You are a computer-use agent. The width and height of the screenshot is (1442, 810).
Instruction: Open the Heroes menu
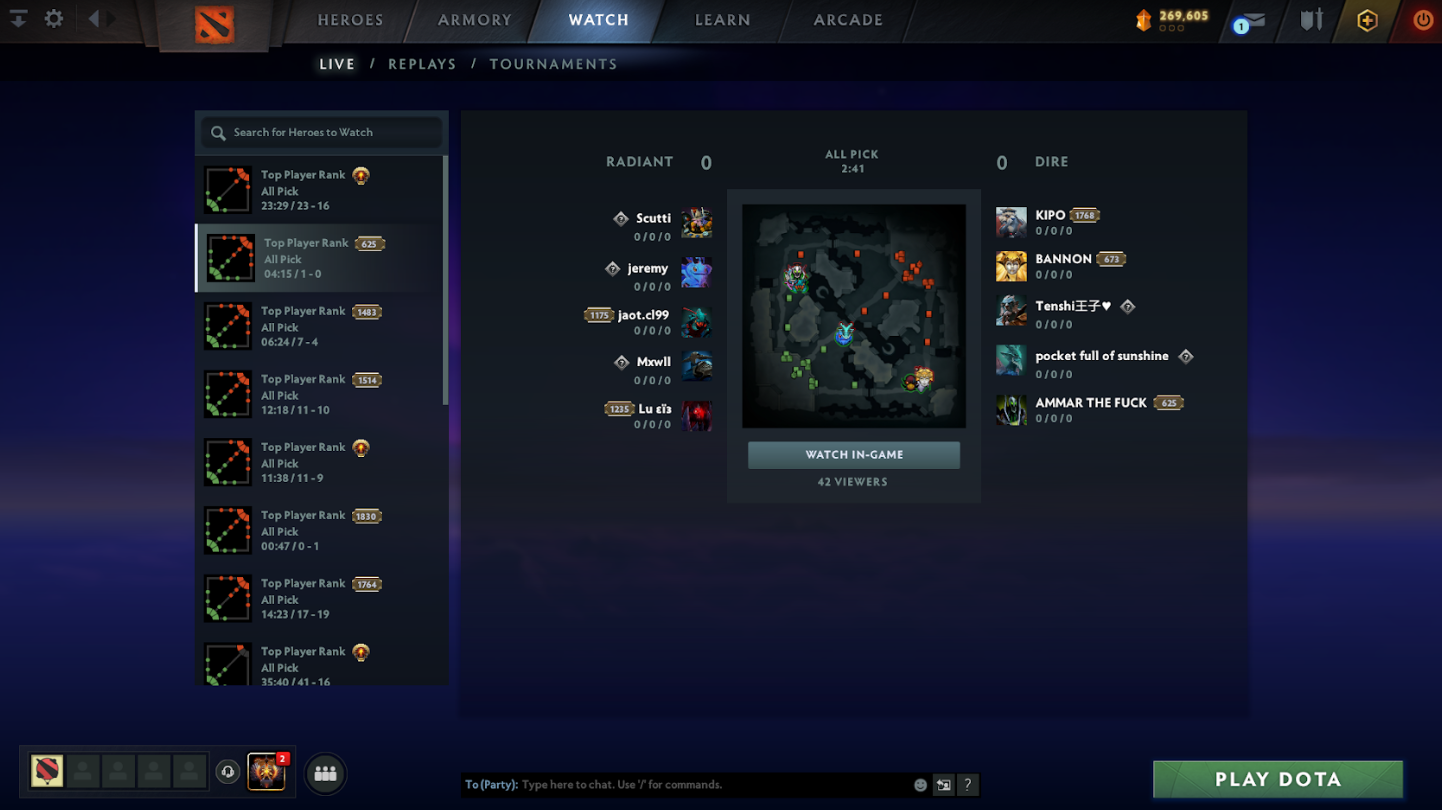coord(350,20)
